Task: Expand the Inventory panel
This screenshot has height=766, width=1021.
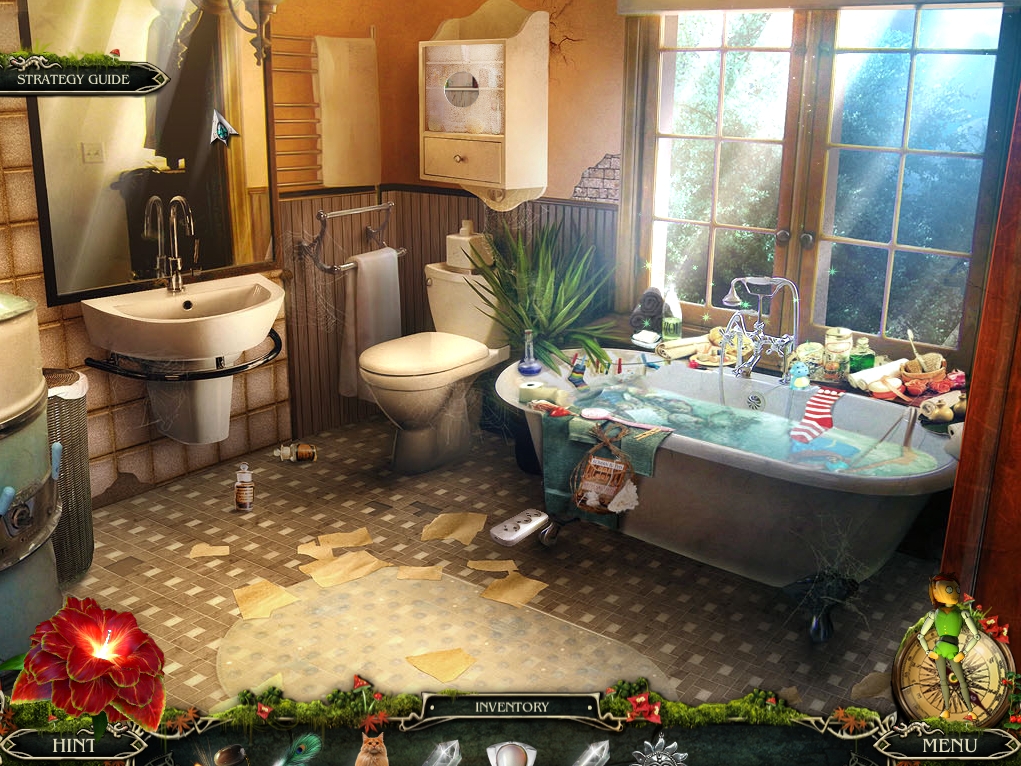Action: (511, 707)
